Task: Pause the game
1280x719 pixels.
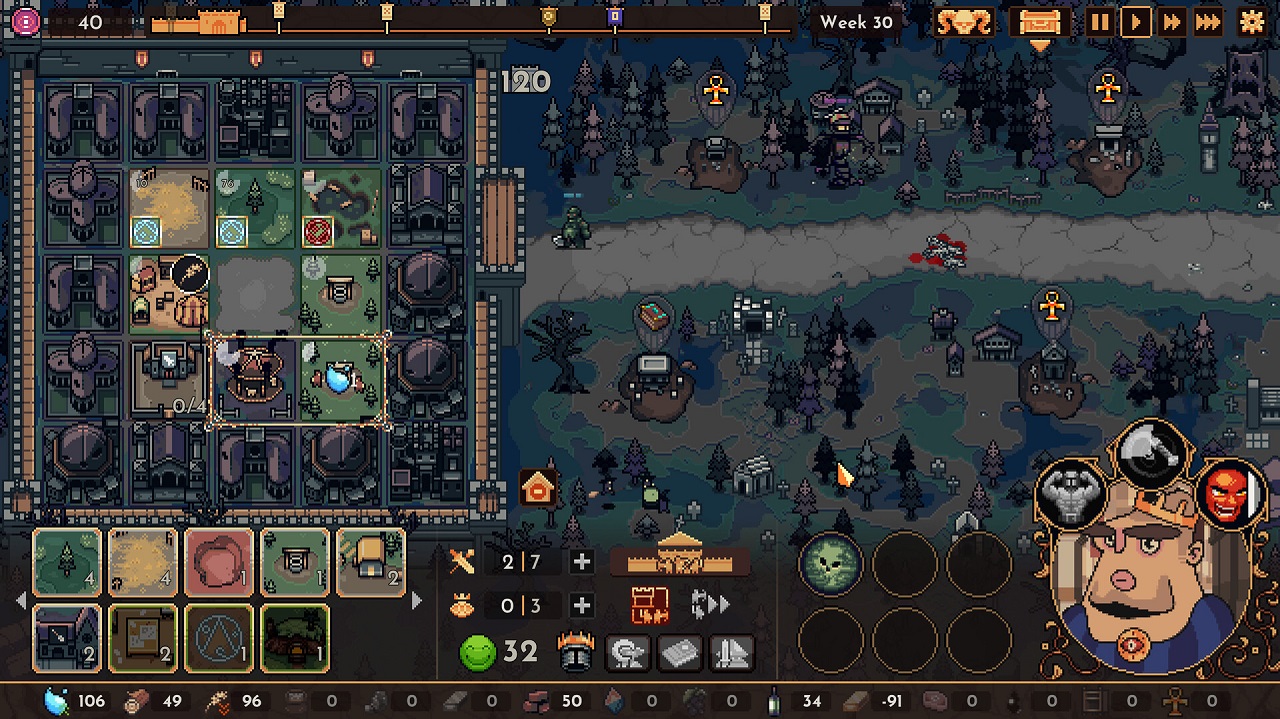Action: (1100, 22)
